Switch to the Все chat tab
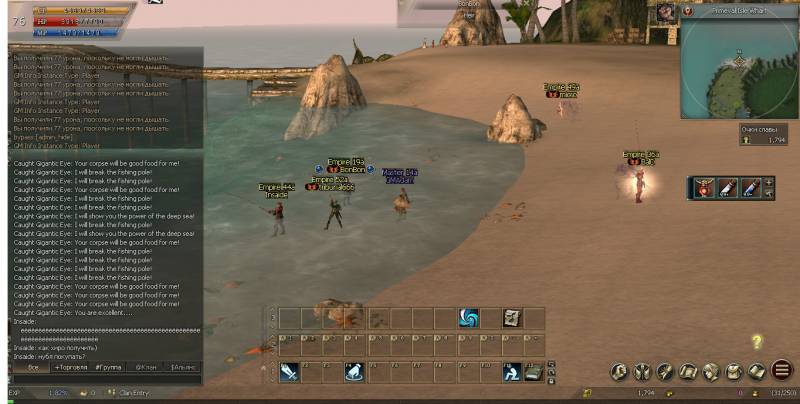The height and width of the screenshot is (404, 800). point(33,367)
